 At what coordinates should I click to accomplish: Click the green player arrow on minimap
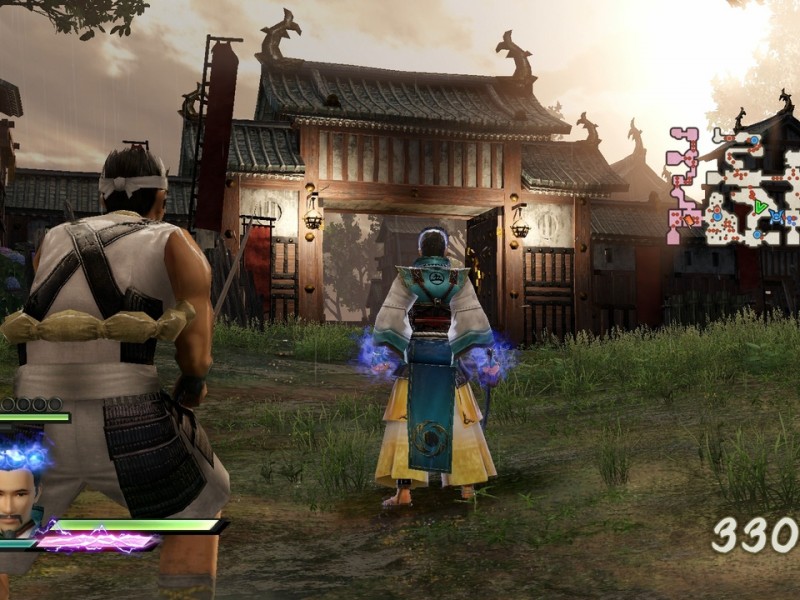click(x=761, y=208)
